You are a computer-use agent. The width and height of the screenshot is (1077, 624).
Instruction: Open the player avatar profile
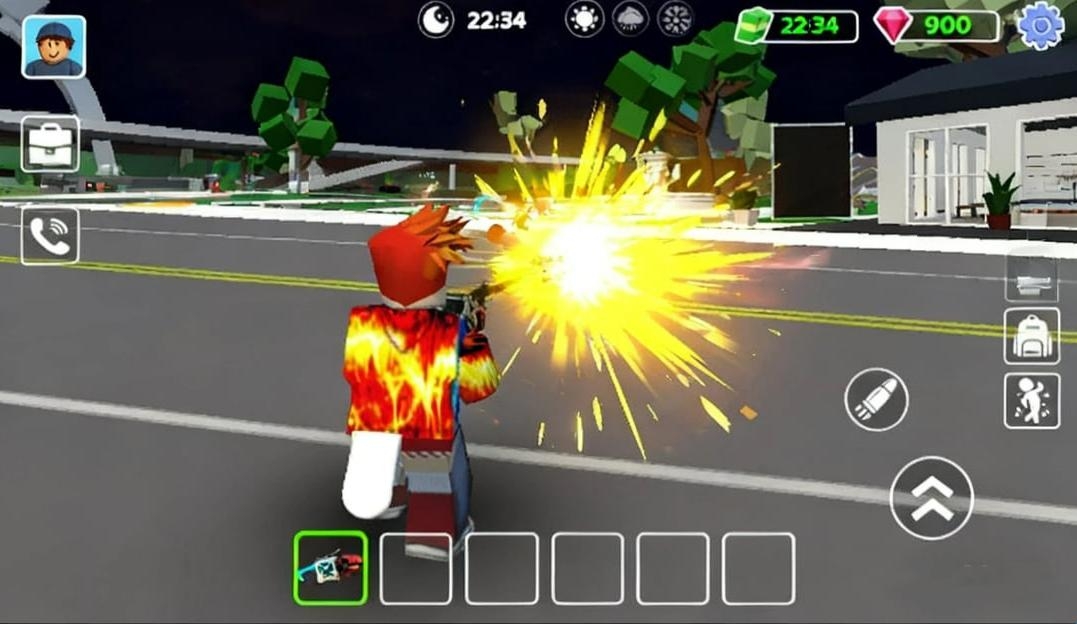(53, 47)
